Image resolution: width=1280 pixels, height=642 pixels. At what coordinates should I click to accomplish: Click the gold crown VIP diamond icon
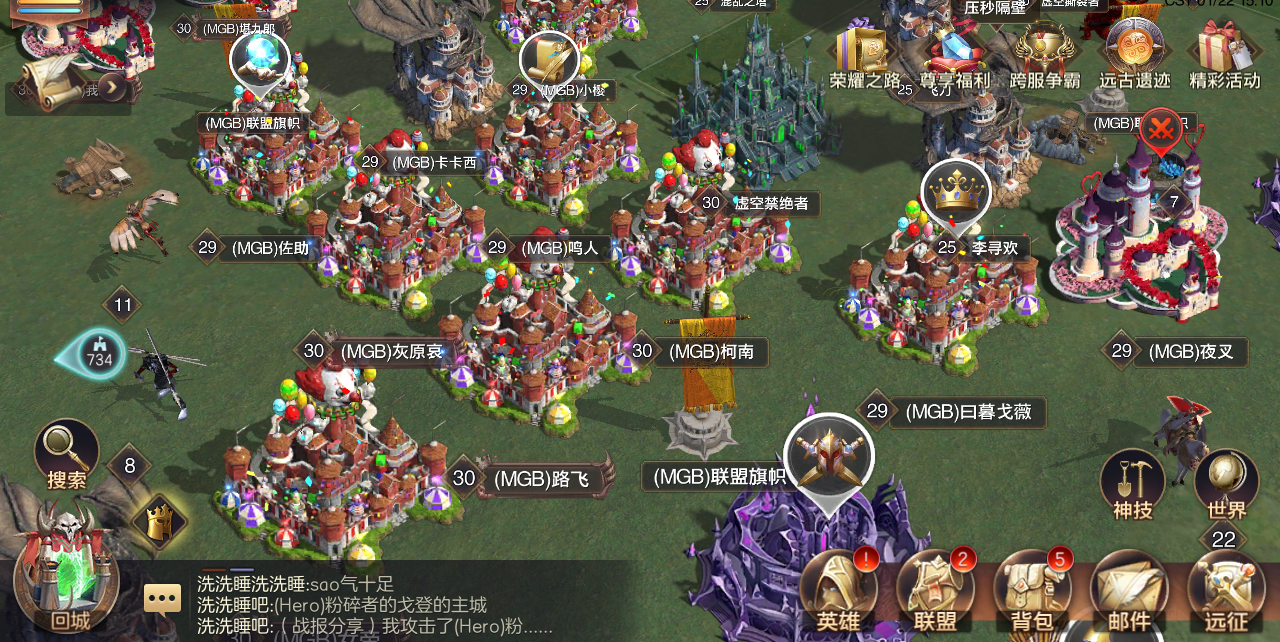coord(160,521)
